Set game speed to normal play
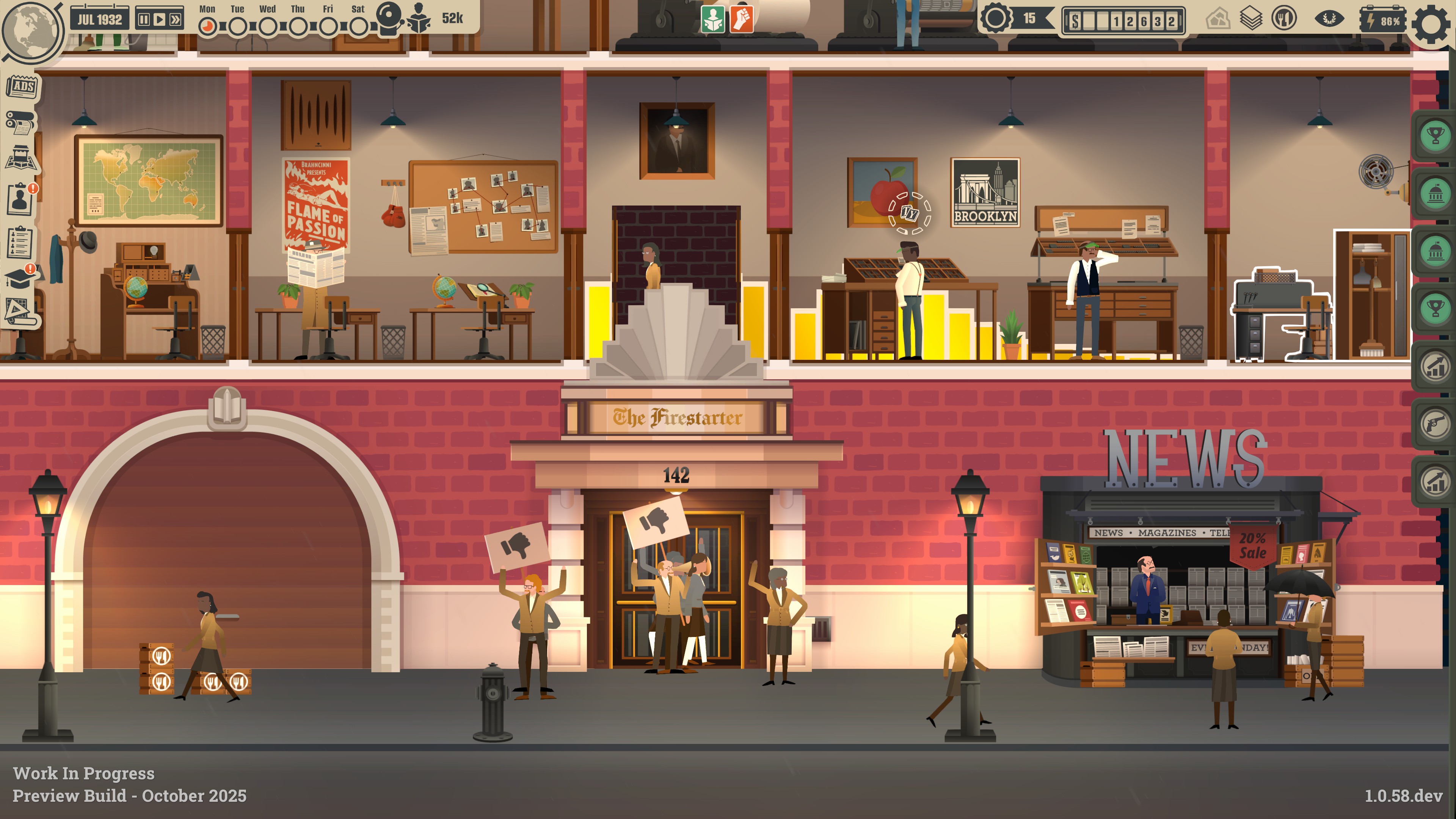1456x819 pixels. pos(159,20)
